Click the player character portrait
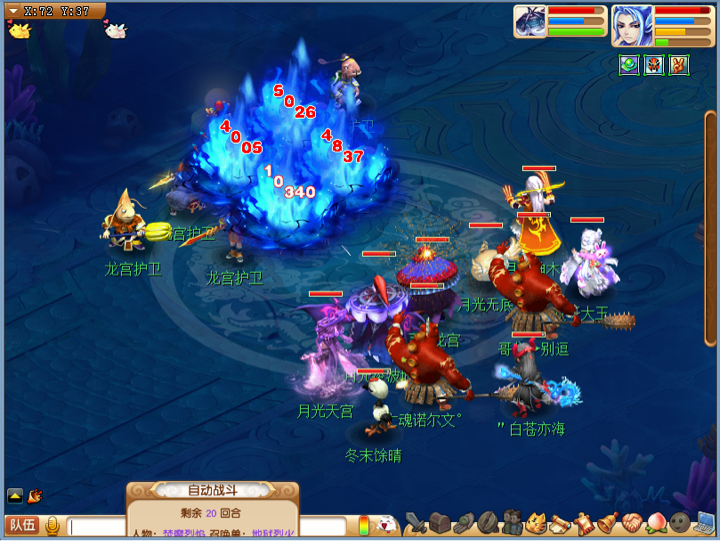 (632, 22)
